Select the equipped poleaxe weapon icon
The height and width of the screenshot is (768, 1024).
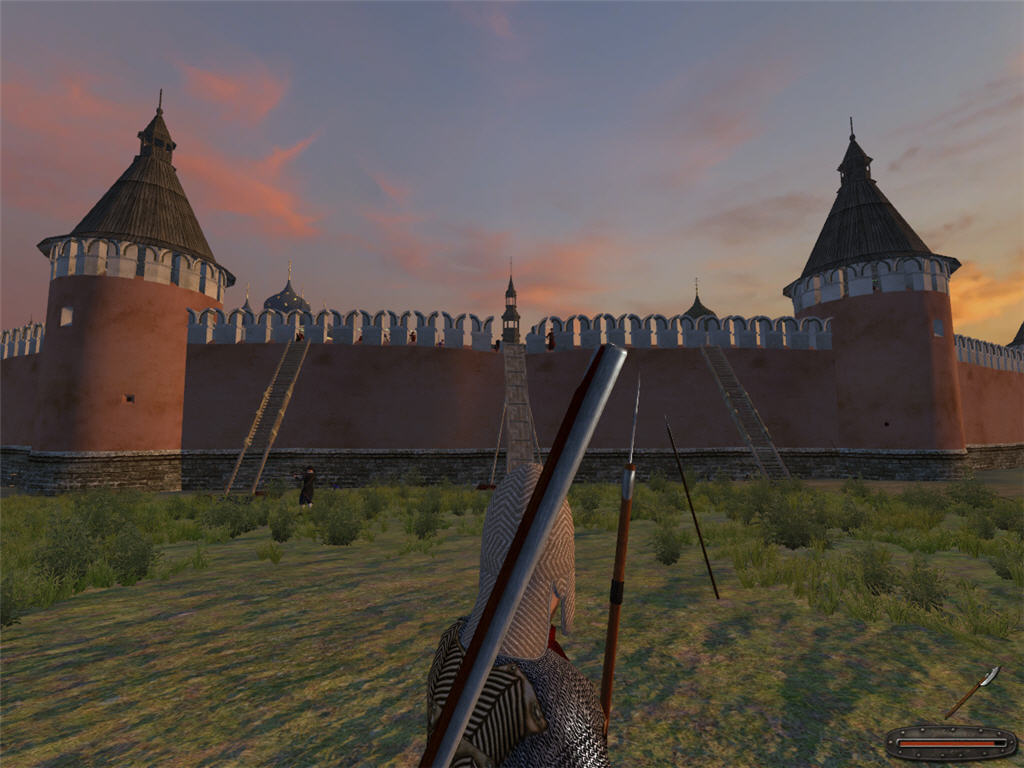coord(973,691)
